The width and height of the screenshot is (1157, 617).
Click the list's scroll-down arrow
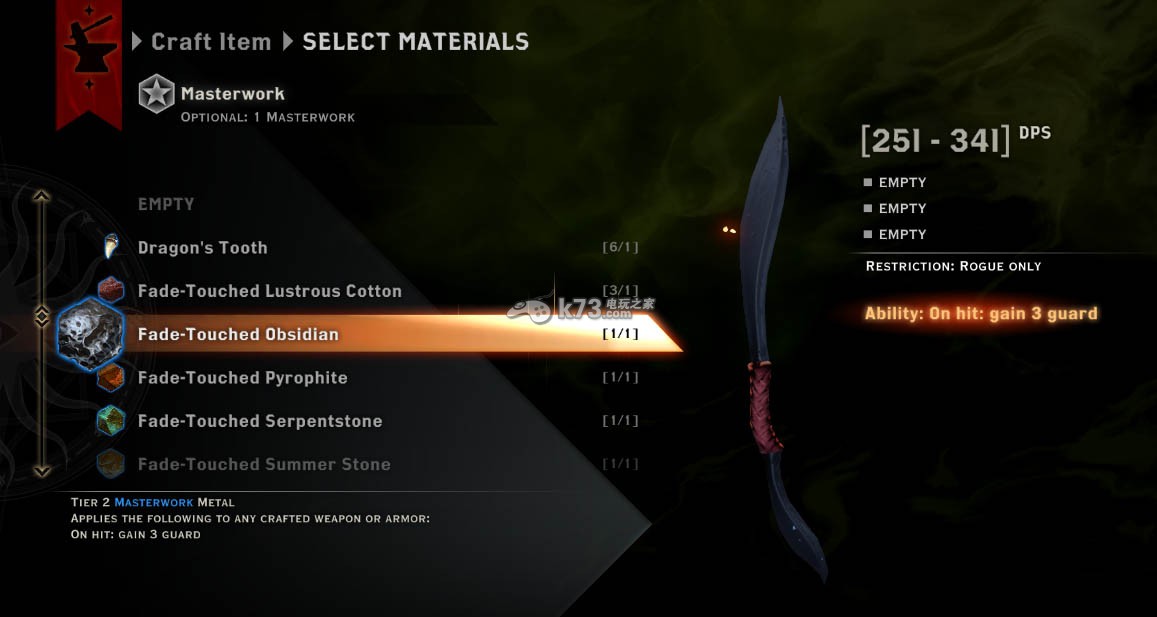(x=42, y=470)
